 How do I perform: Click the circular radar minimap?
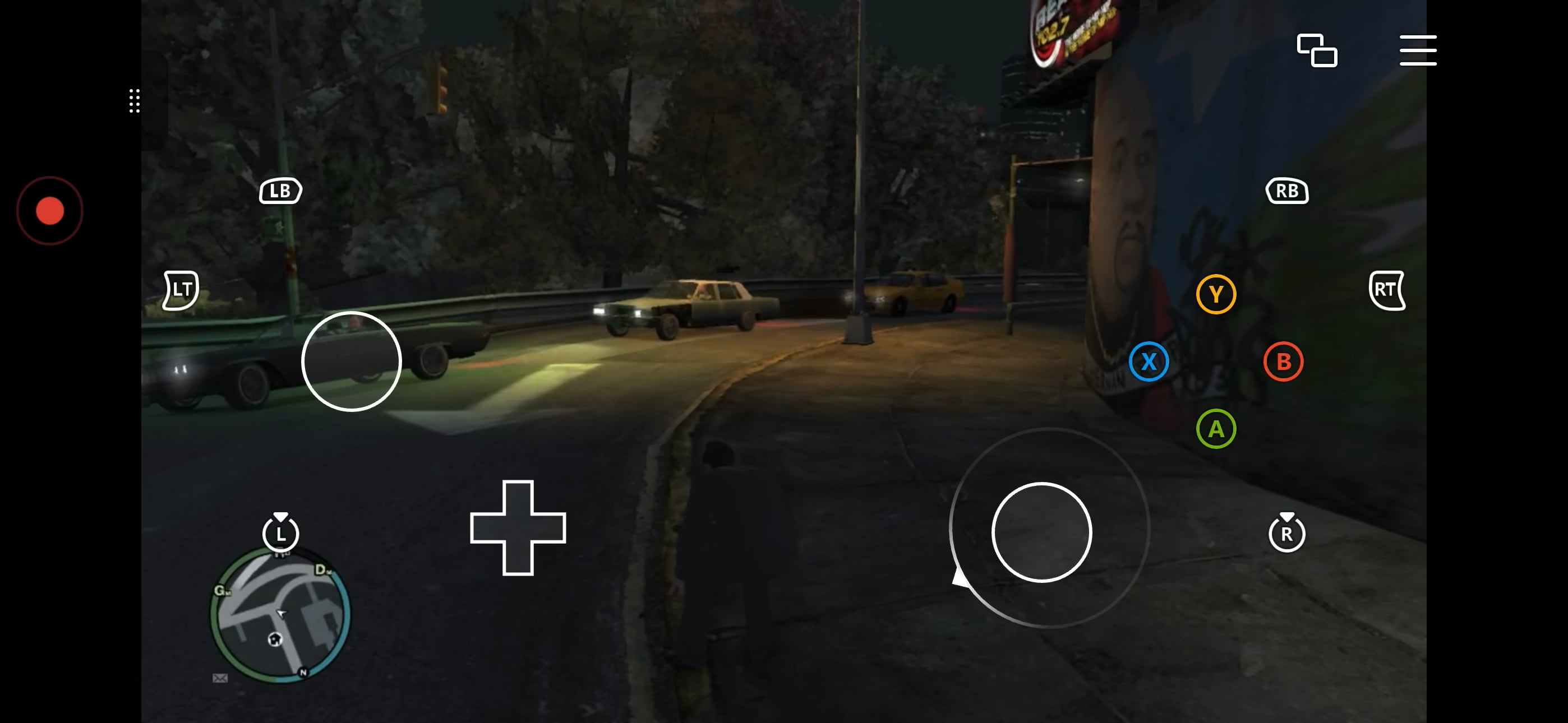(x=280, y=615)
